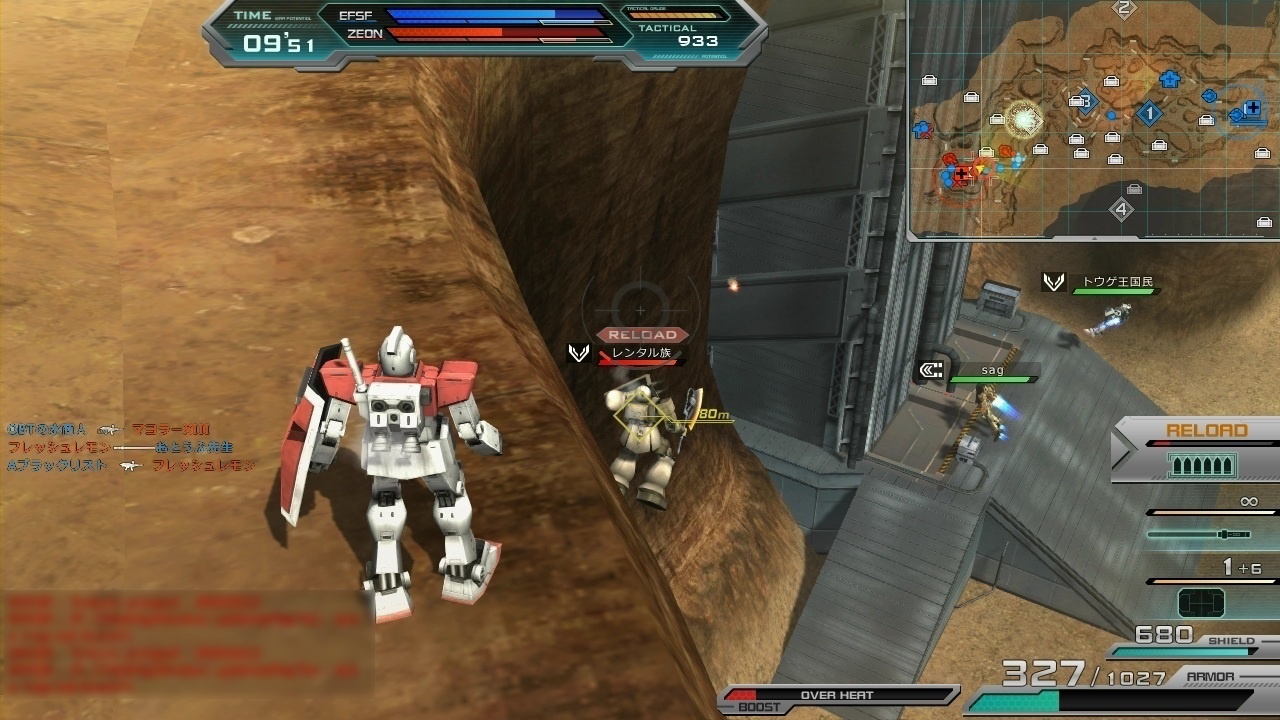Click the red base cross icon on the minimap
1280x720 pixels.
click(961, 173)
